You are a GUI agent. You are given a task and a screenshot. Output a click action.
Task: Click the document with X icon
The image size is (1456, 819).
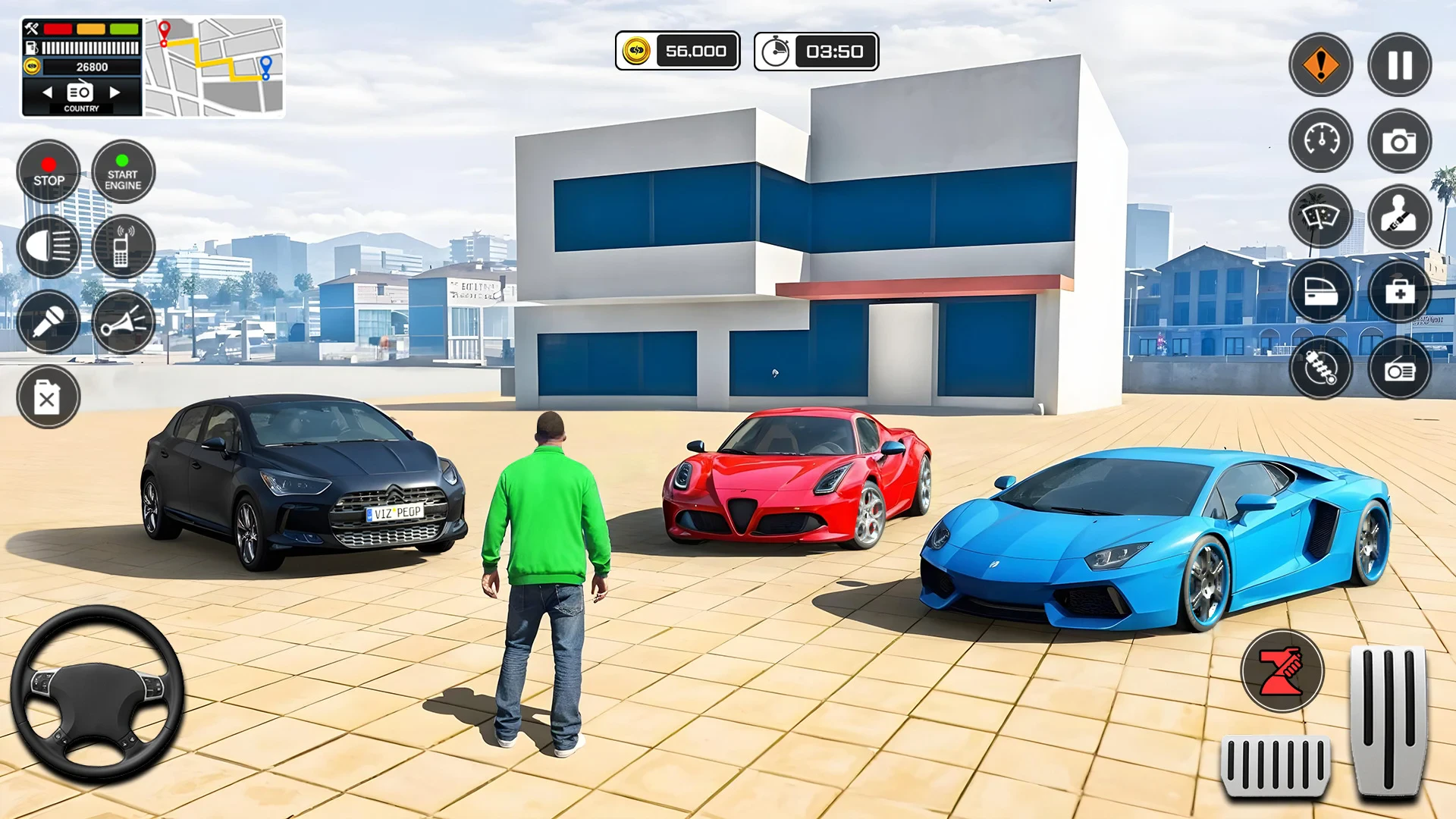49,397
